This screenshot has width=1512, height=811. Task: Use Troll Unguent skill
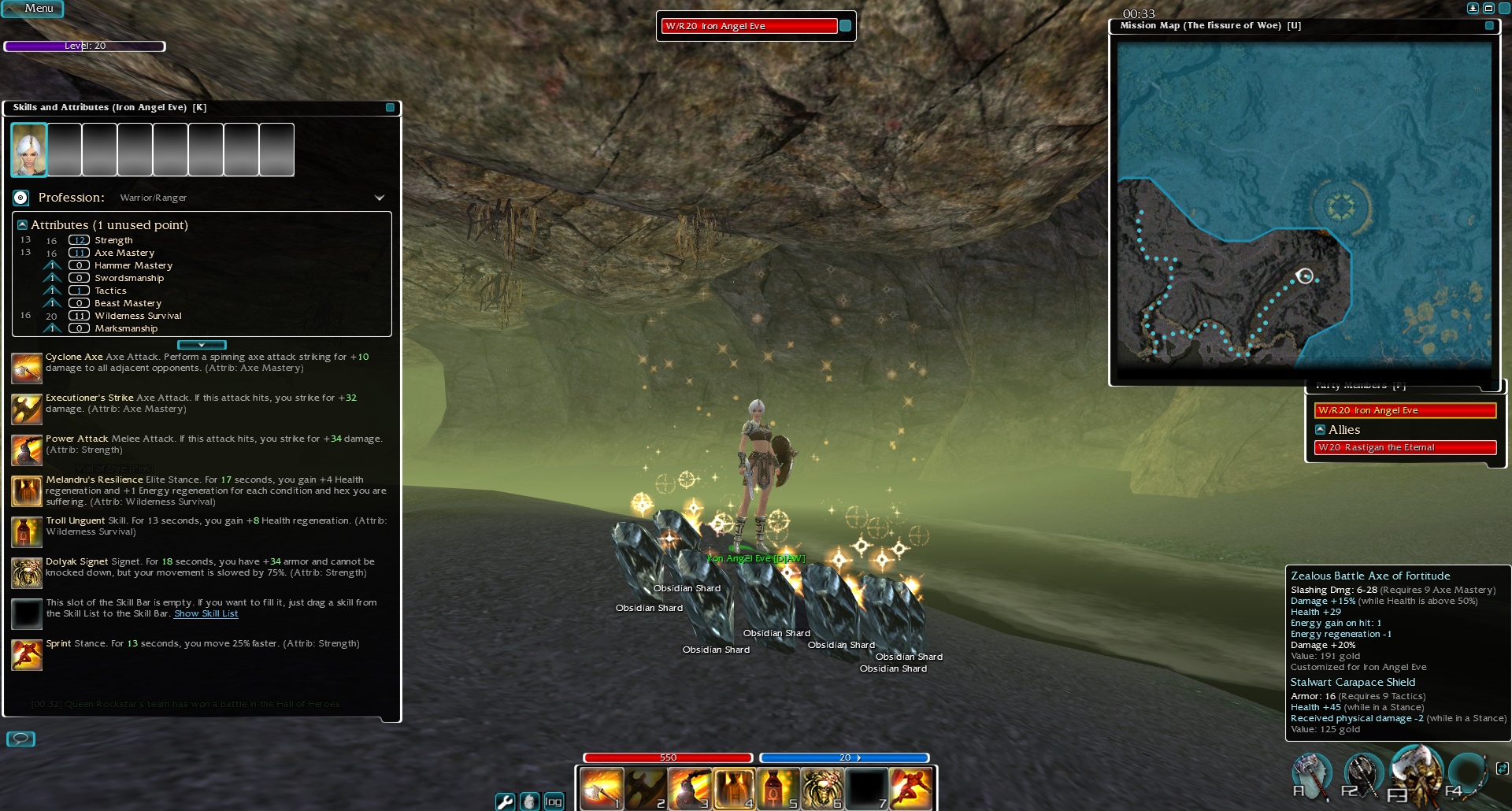[x=778, y=787]
